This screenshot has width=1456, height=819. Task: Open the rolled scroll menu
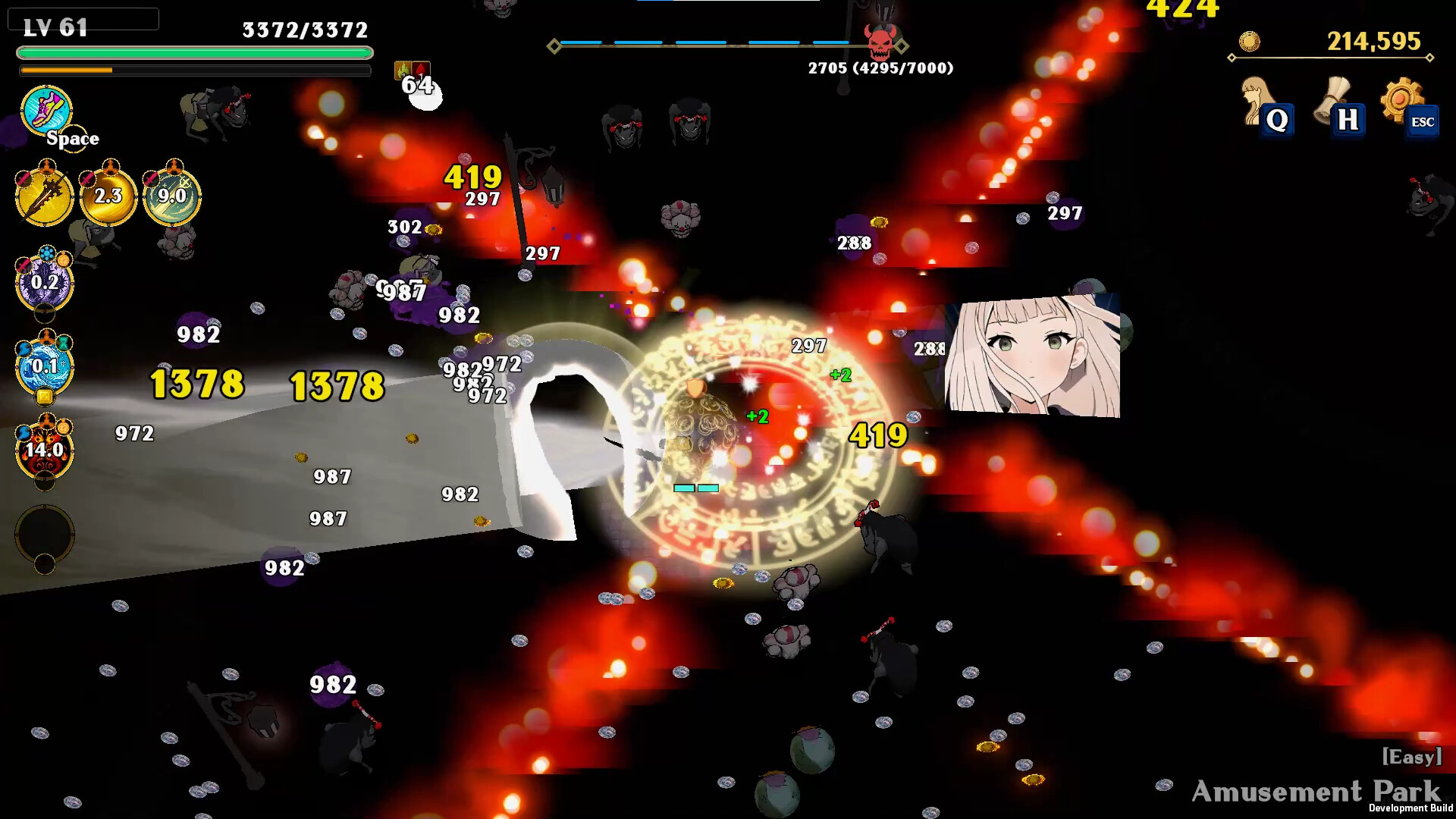pos(1336,103)
